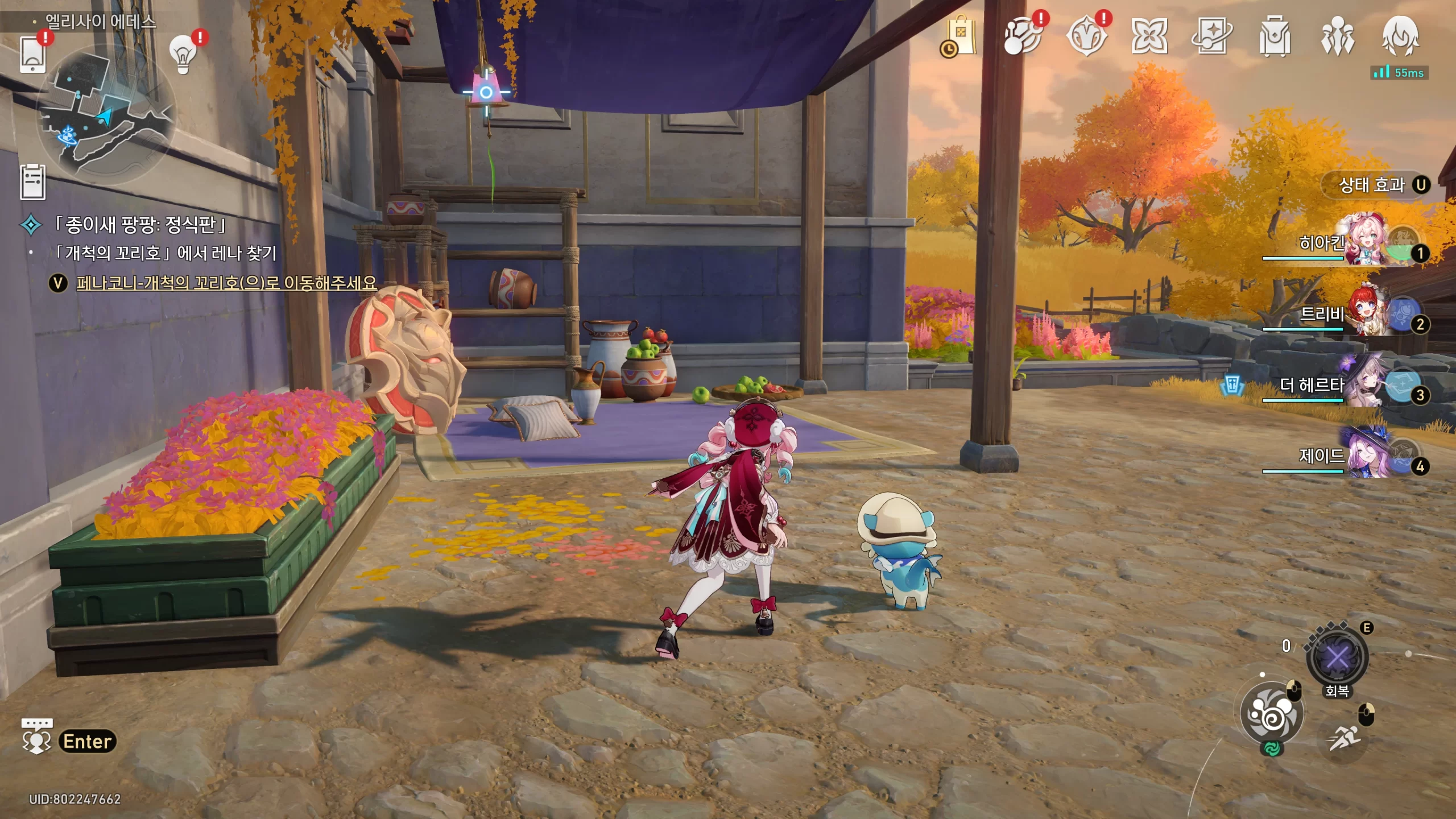Open the minimap

[x=106, y=114]
